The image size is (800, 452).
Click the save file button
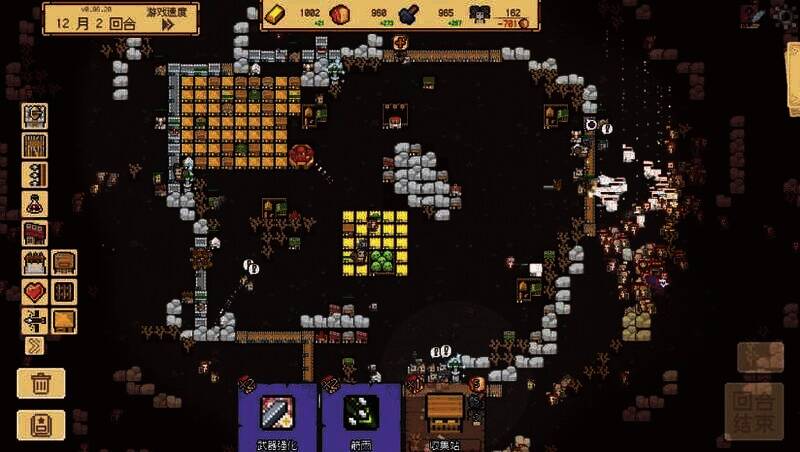click(x=41, y=423)
